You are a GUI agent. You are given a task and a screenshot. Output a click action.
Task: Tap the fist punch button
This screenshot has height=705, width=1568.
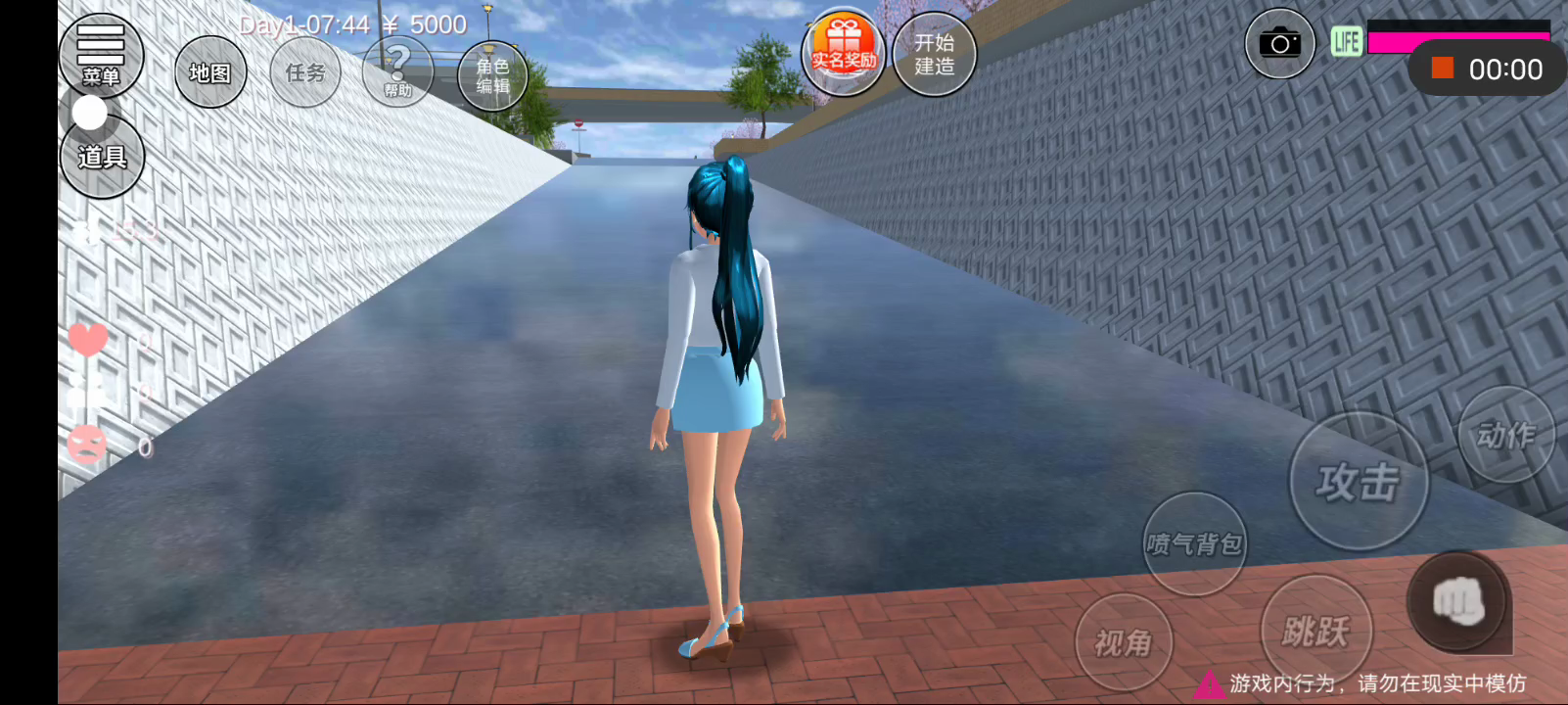point(1457,601)
